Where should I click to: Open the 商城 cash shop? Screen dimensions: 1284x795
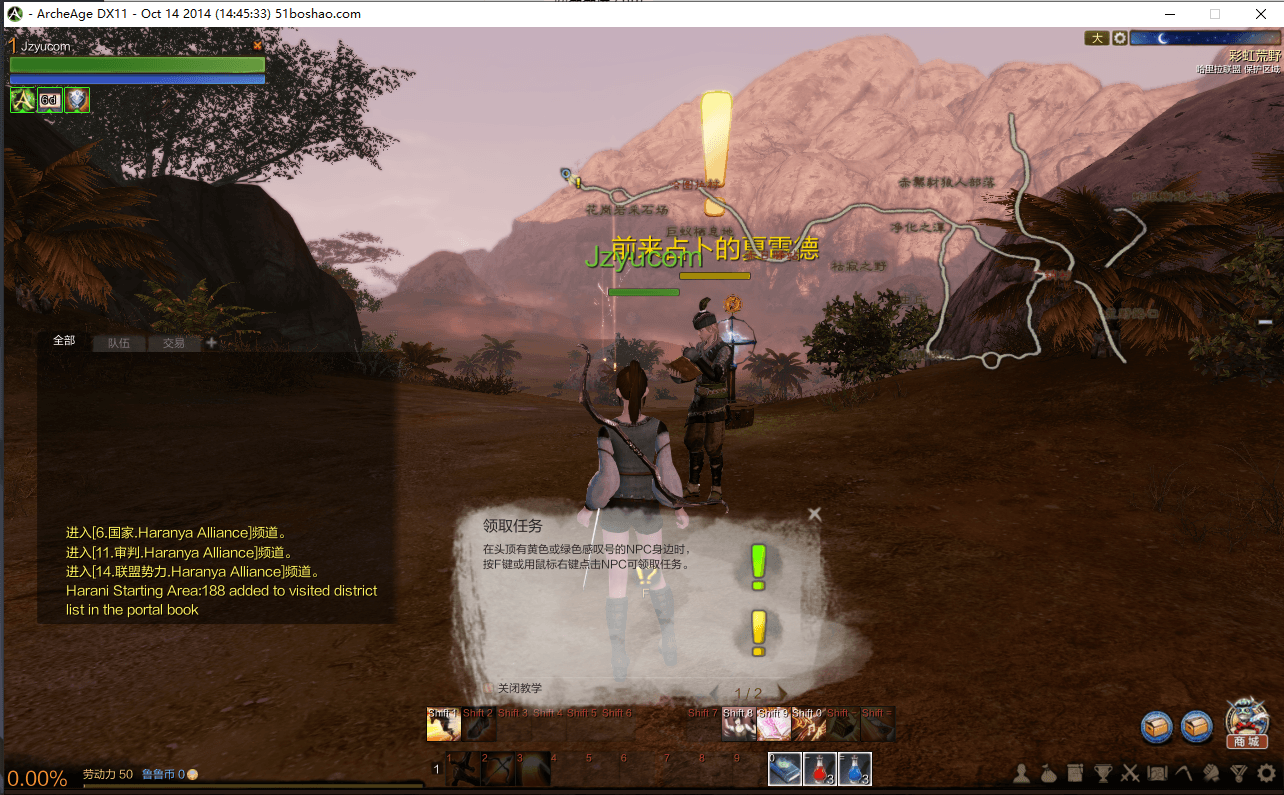(x=1246, y=724)
